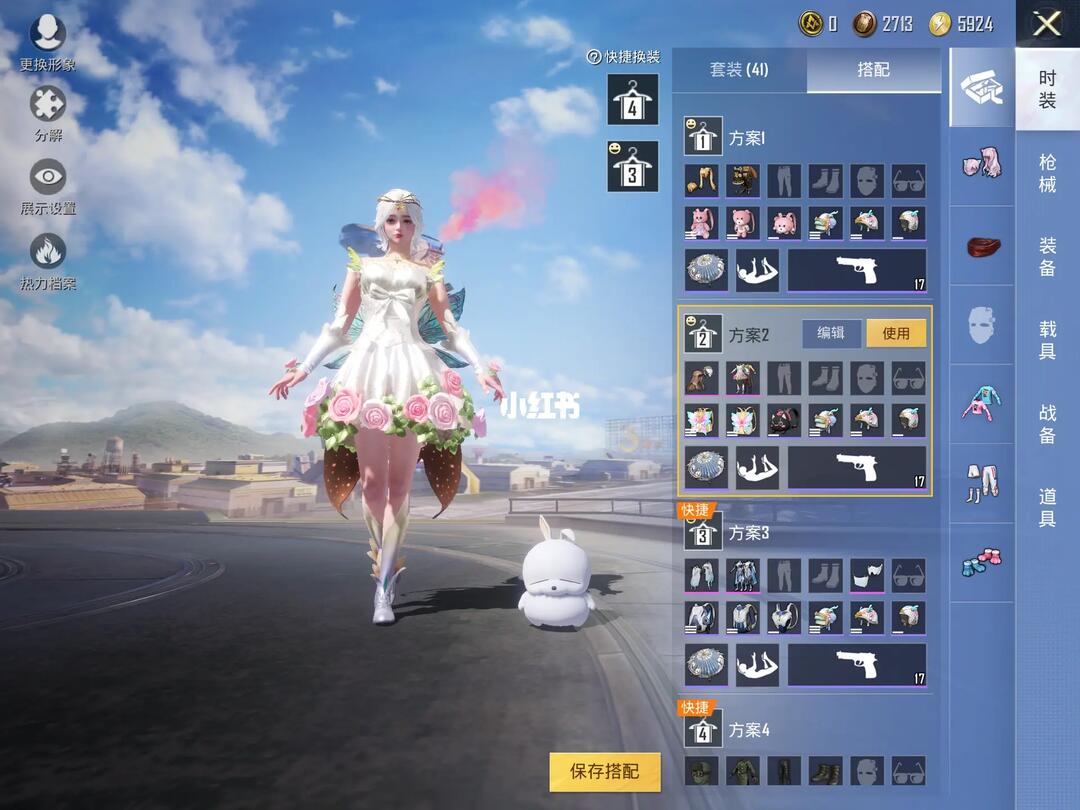Save the outfit with 保存搭配
The width and height of the screenshot is (1080, 810).
click(x=605, y=771)
